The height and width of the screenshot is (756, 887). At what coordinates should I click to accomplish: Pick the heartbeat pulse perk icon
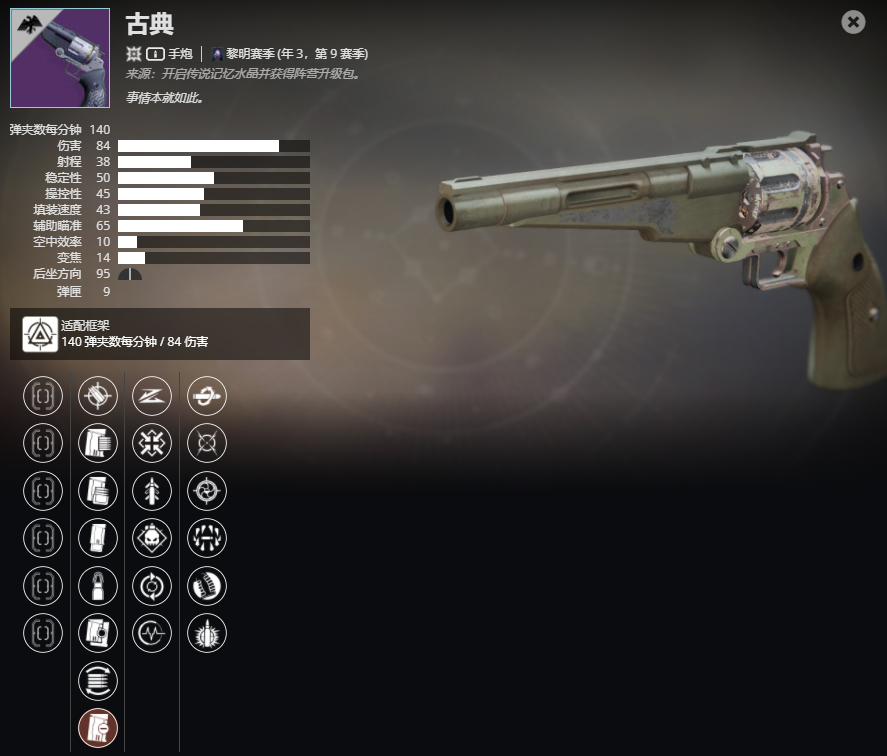tap(152, 633)
